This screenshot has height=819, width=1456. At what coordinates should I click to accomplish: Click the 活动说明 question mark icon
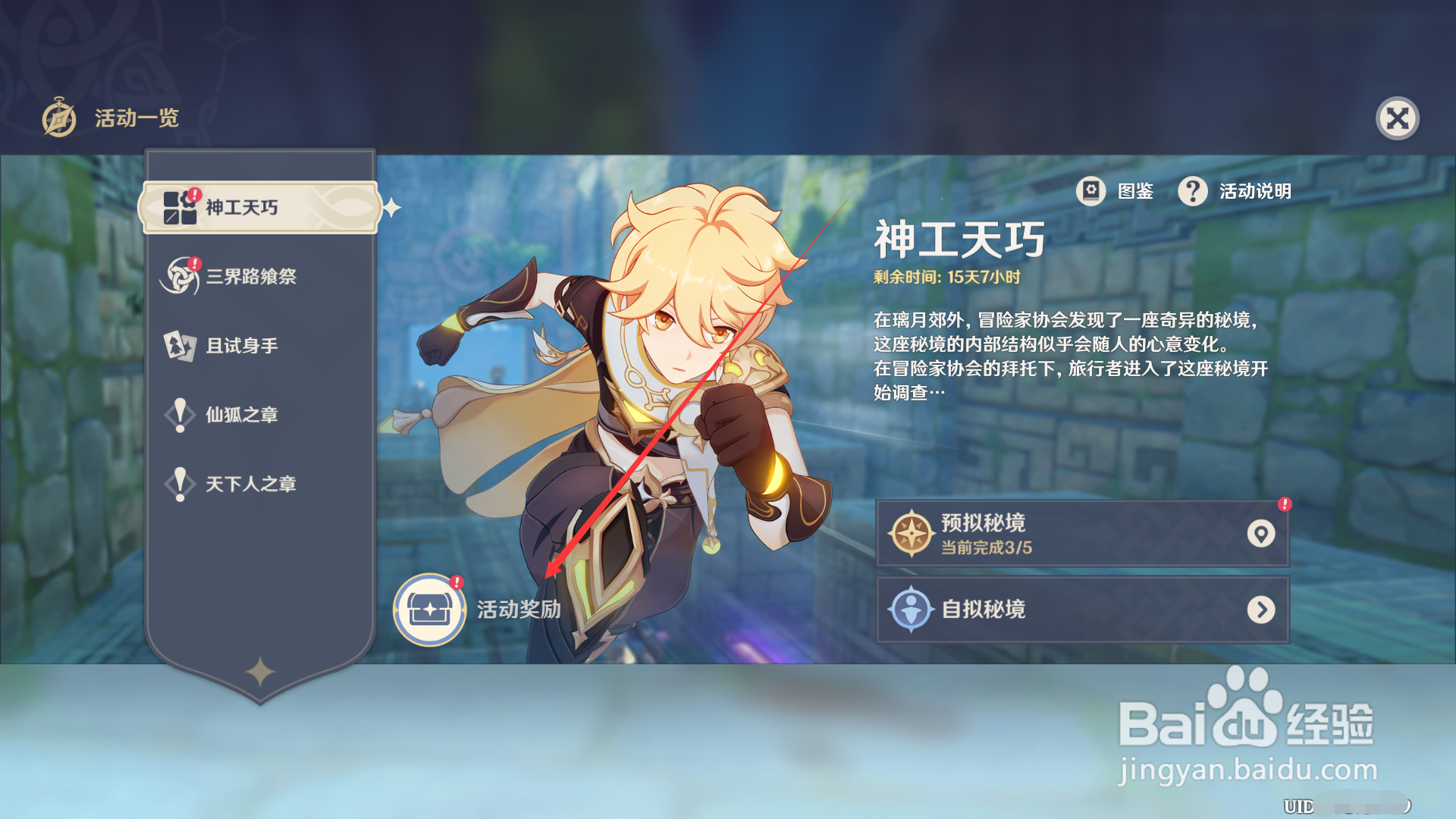point(1192,192)
